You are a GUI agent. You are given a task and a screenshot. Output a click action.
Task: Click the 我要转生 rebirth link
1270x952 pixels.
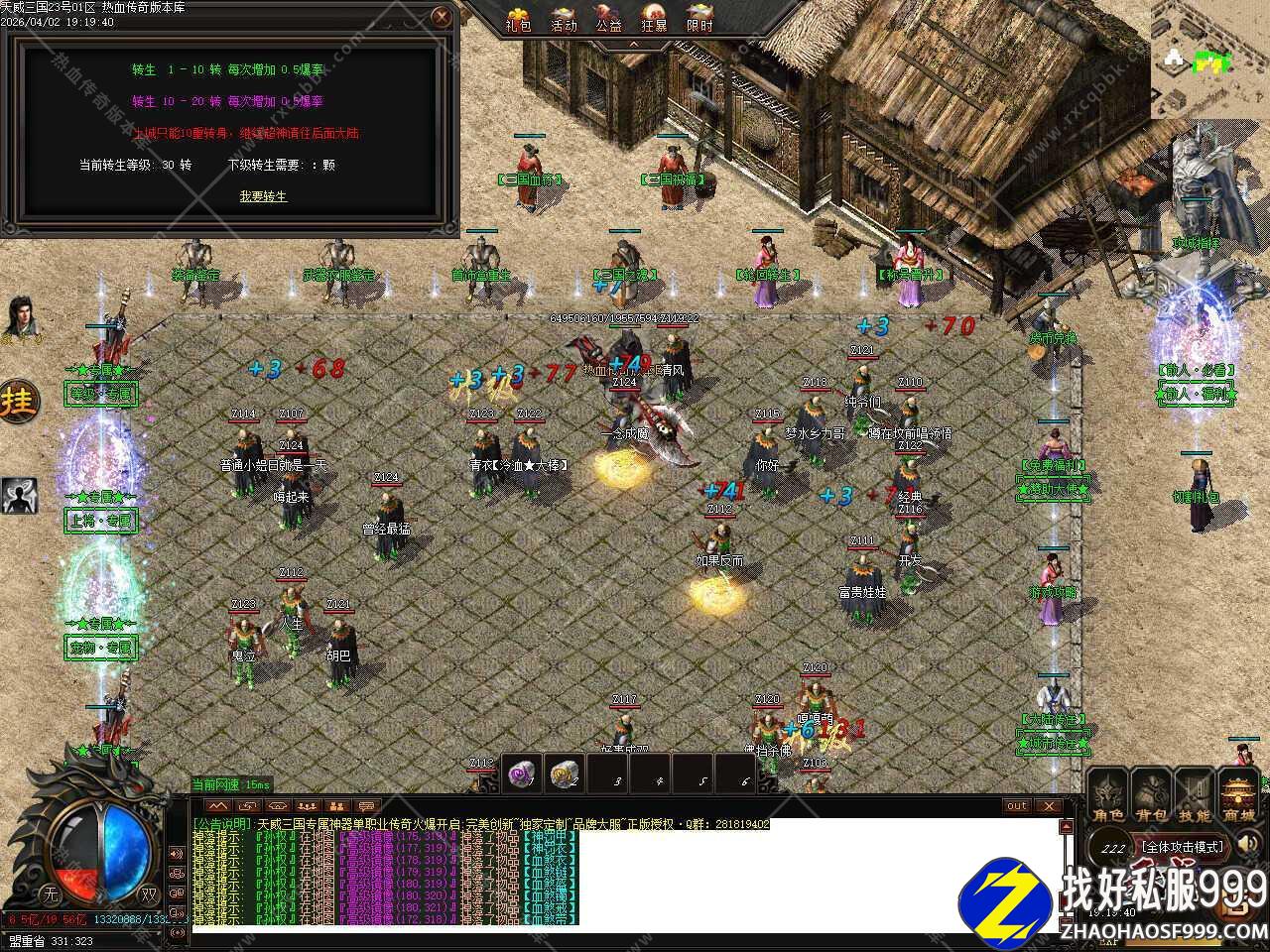[263, 196]
